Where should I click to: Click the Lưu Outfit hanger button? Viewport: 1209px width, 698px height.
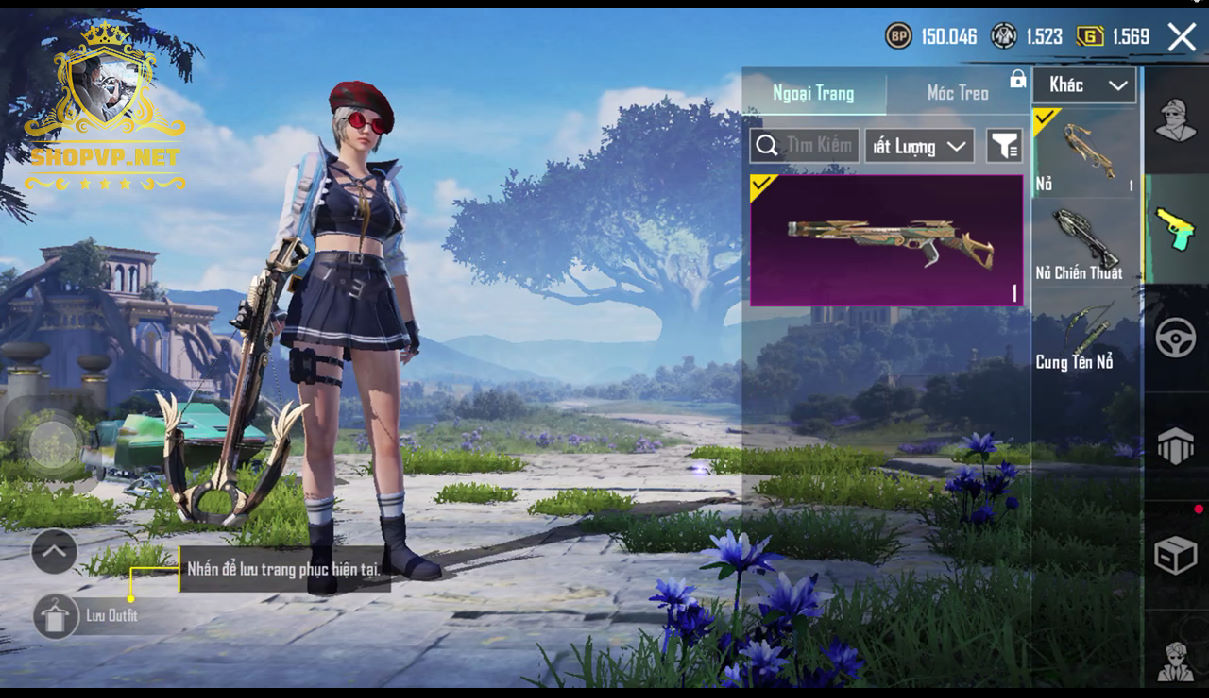point(56,616)
